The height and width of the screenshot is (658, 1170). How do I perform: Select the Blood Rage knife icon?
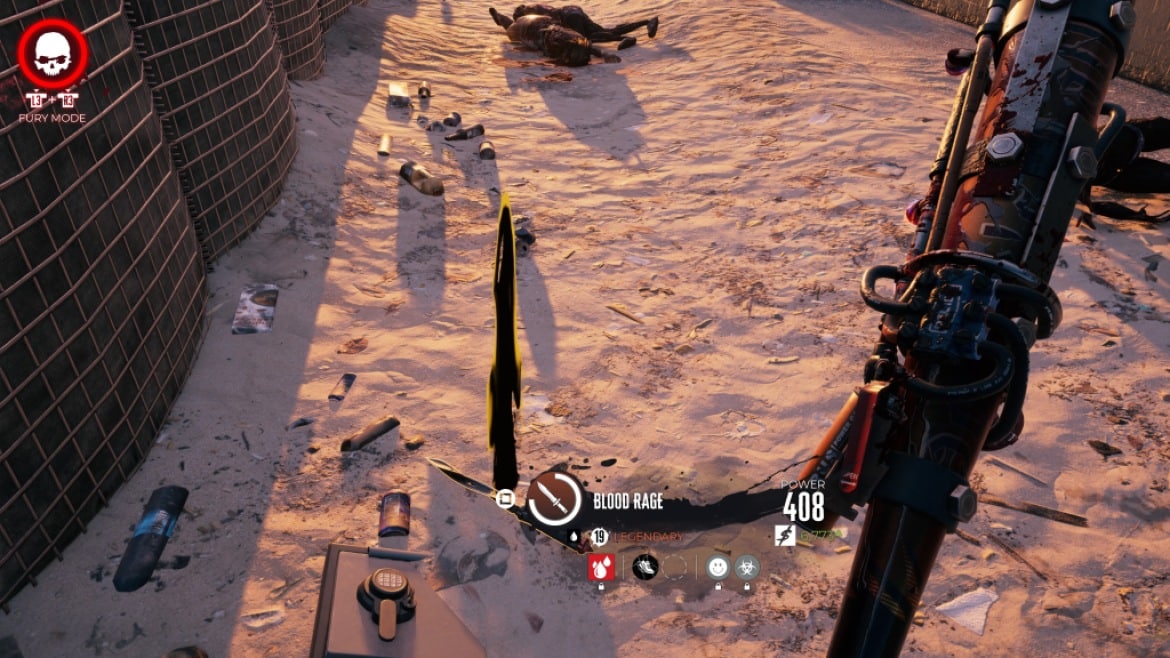[555, 498]
